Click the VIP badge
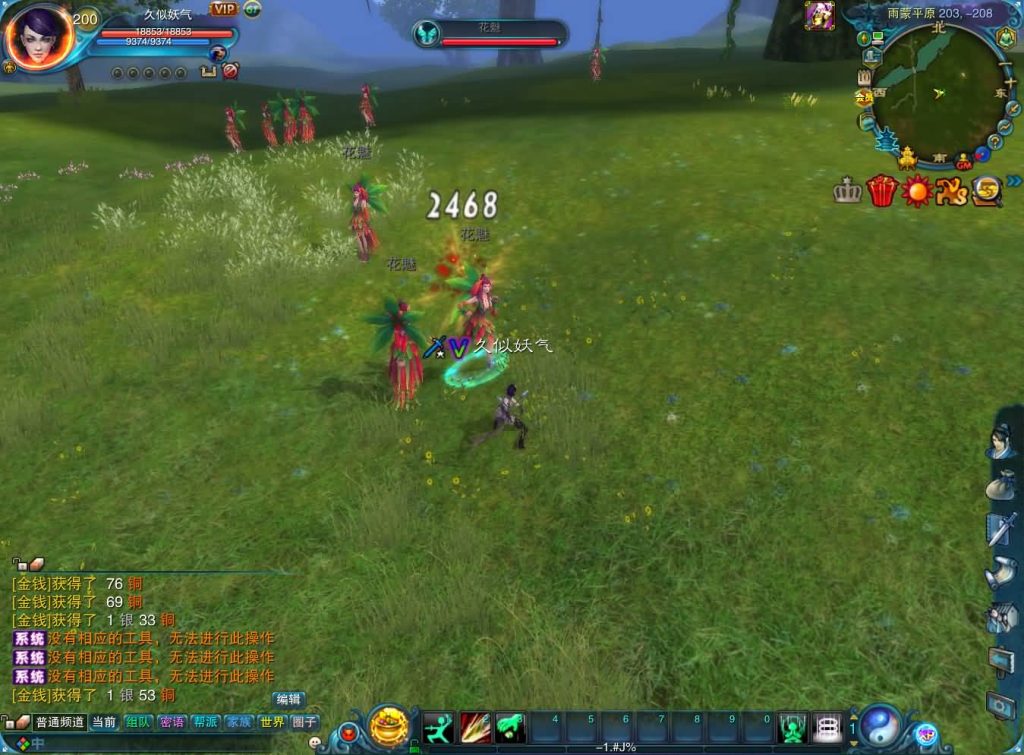1024x755 pixels. 223,9
